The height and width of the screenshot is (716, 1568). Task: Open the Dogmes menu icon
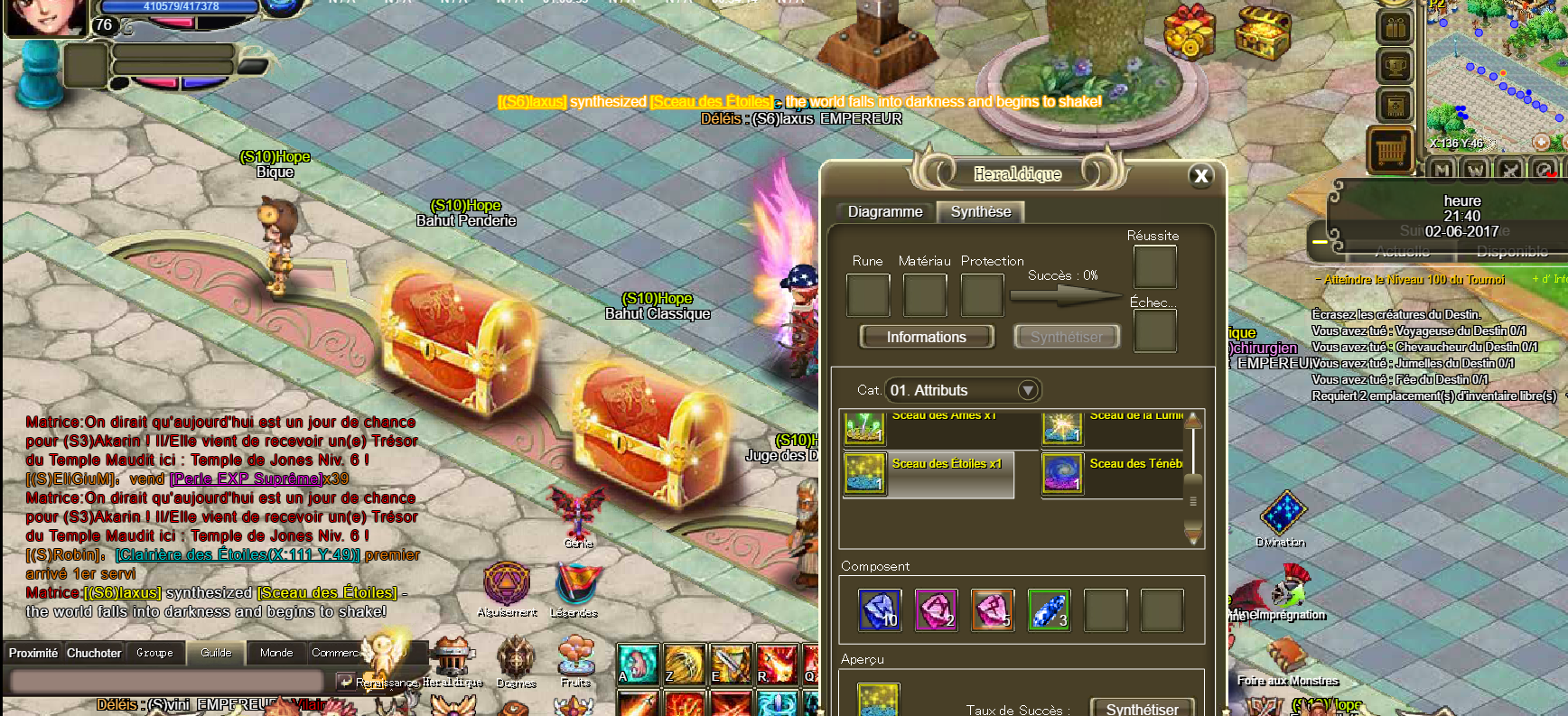(x=516, y=661)
